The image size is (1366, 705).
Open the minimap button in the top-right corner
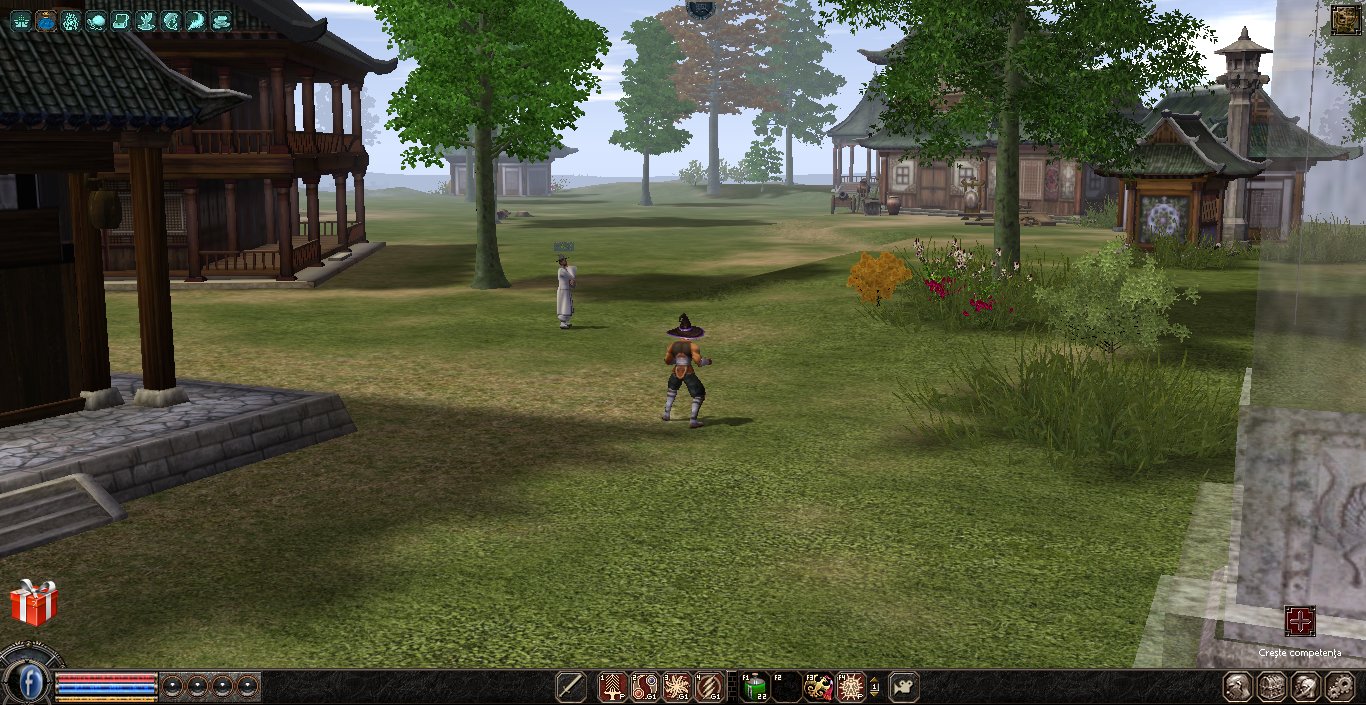click(x=1345, y=20)
